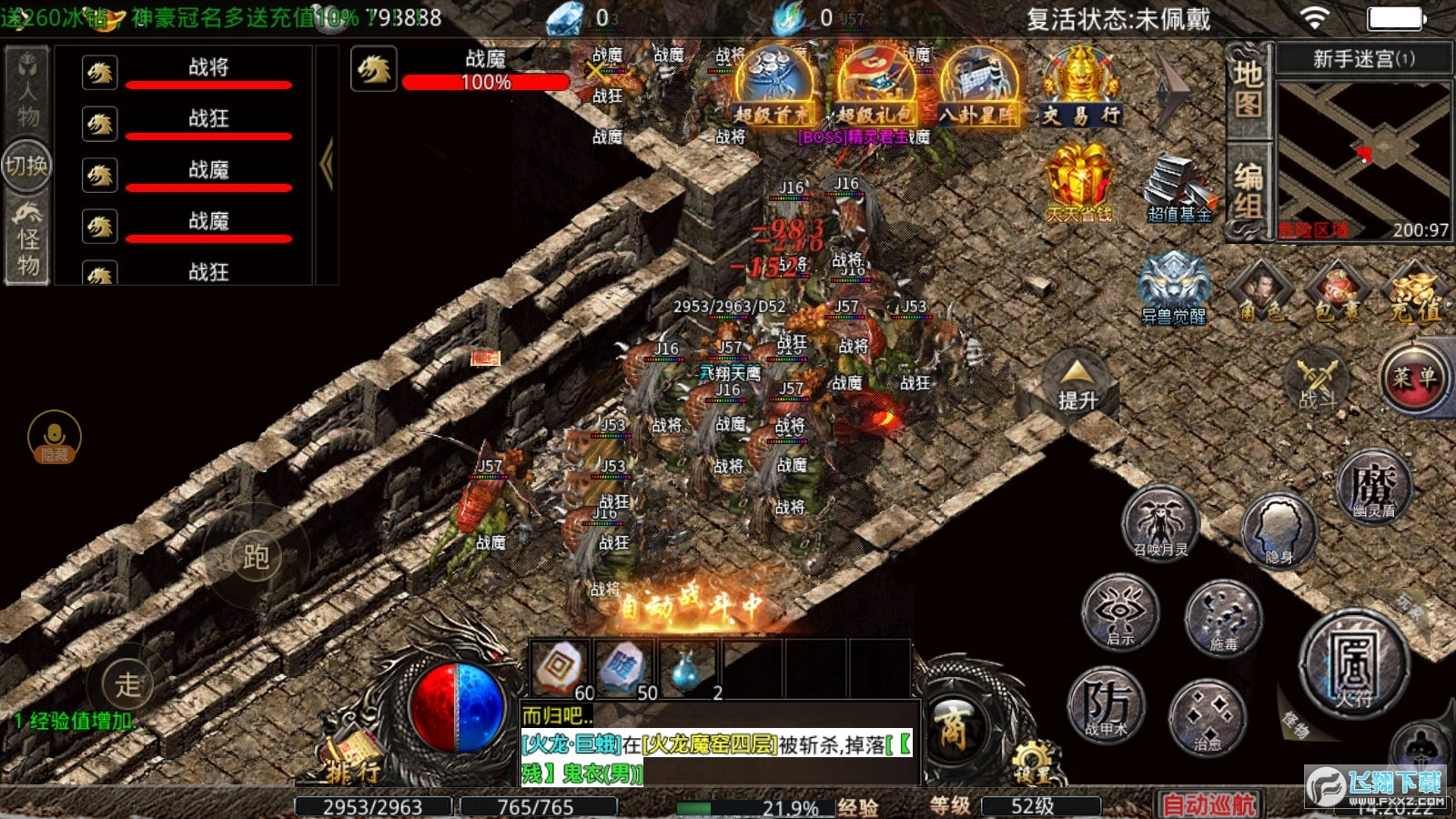Cast the 召唤月灵 summon skill

pos(1160,522)
